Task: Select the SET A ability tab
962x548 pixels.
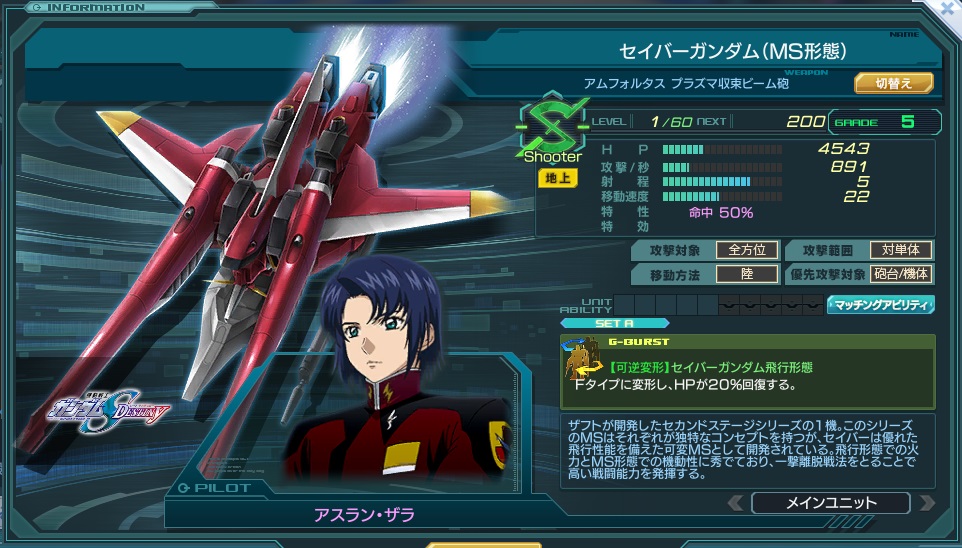Action: 614,323
